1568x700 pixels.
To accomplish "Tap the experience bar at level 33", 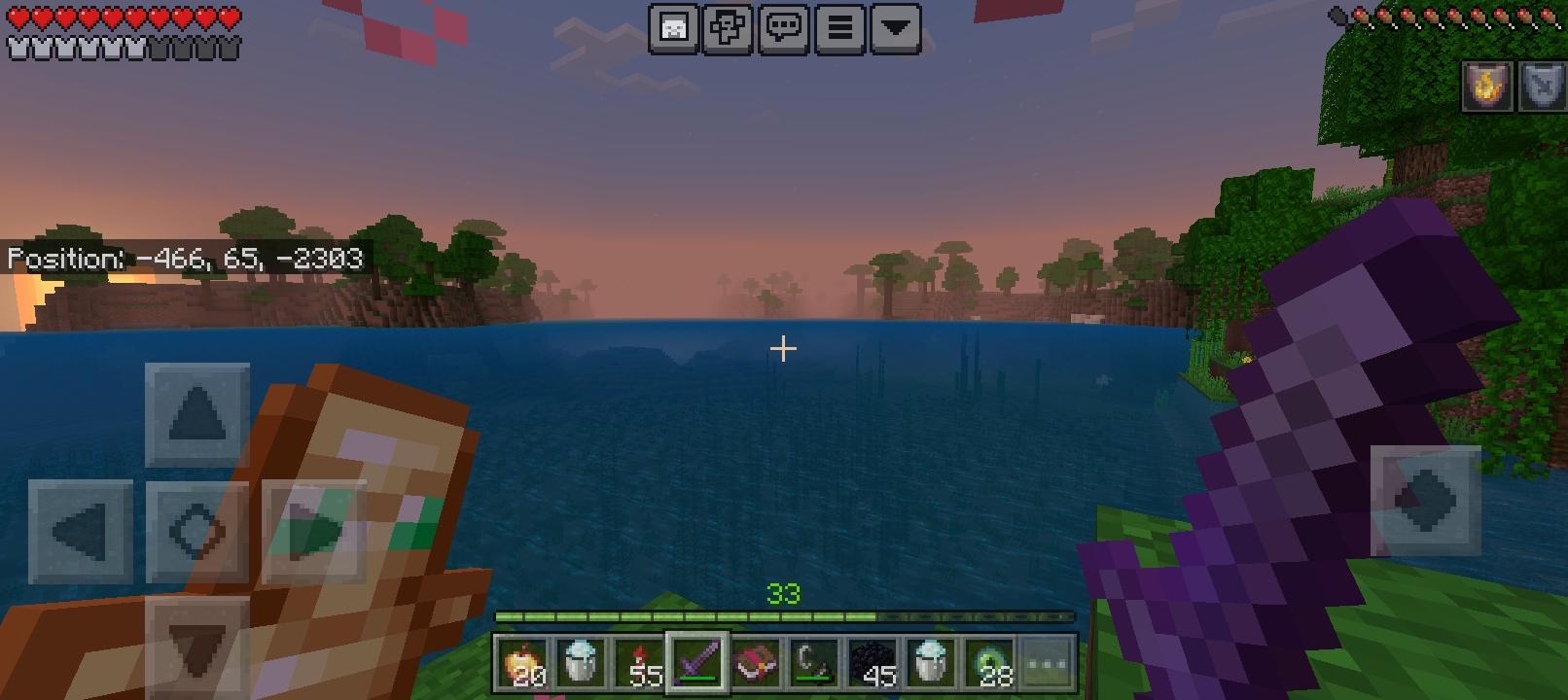I will [786, 615].
